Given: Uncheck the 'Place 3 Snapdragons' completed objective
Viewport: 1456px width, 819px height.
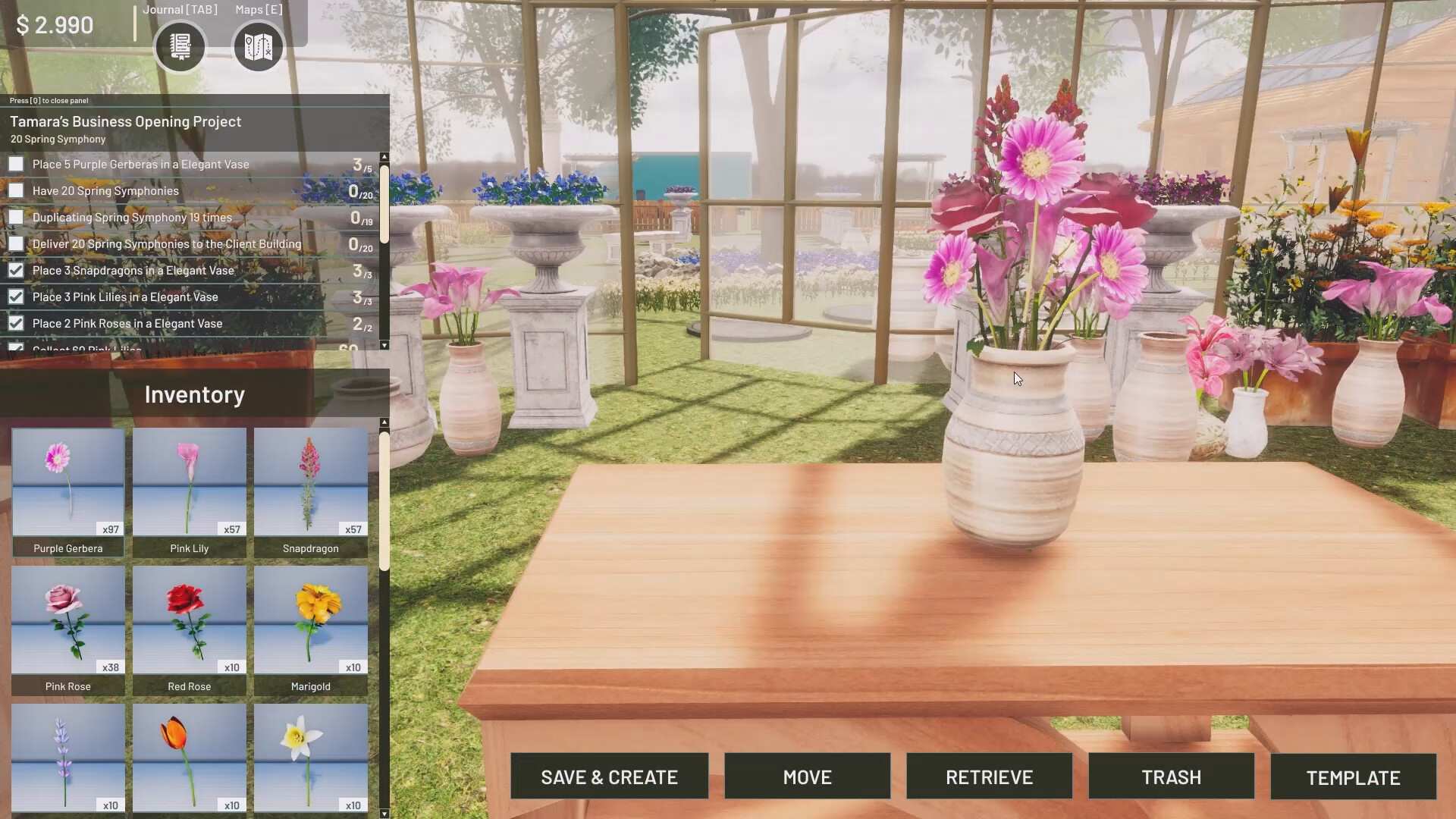Looking at the screenshot, I should coord(16,270).
